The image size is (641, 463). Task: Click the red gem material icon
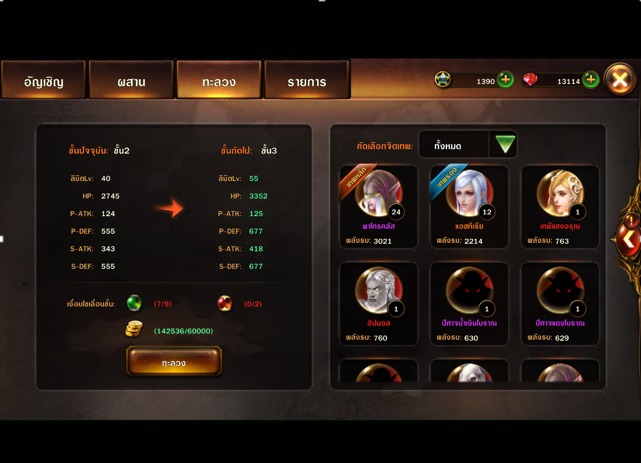(x=225, y=303)
